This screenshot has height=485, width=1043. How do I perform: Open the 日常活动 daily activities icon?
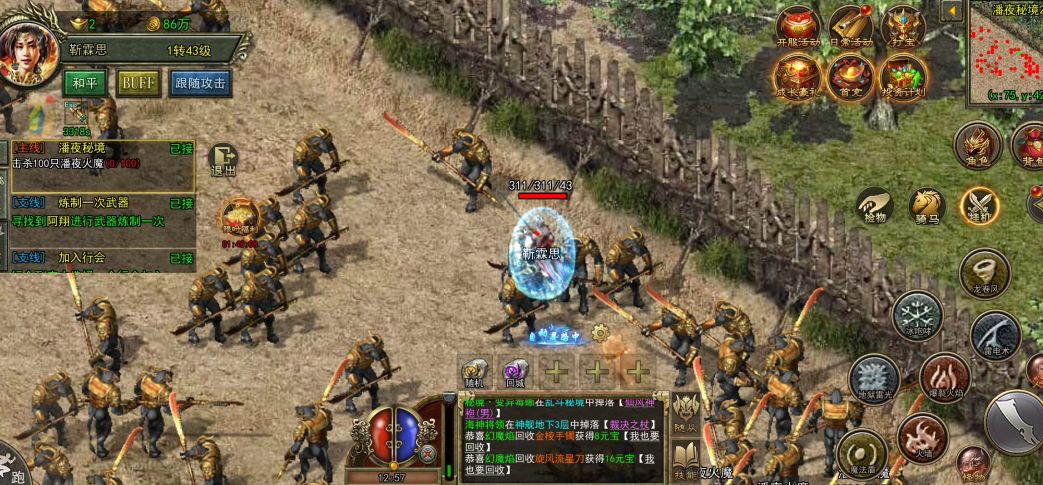[x=850, y=28]
